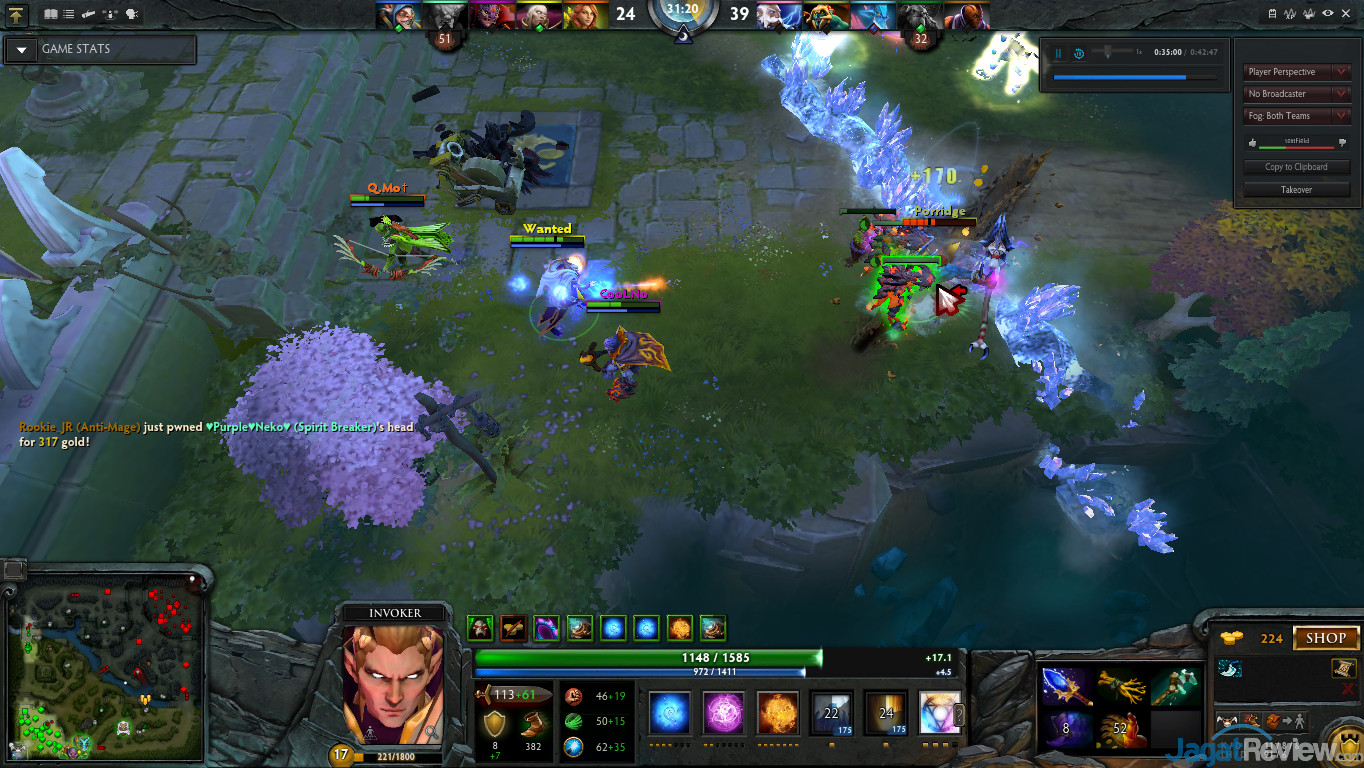The height and width of the screenshot is (768, 1364).
Task: Select the Quas blue orb ability
Action: pos(669,713)
